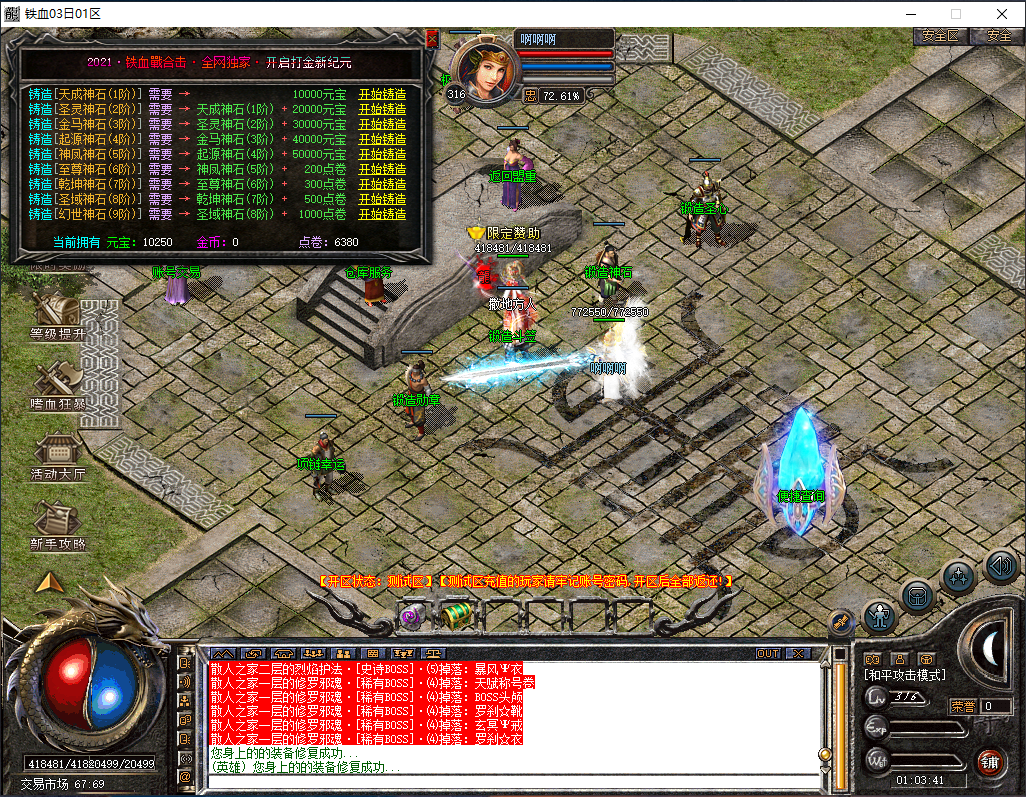Close the forging dialog with red X
1026x797 pixels.
(x=432, y=39)
